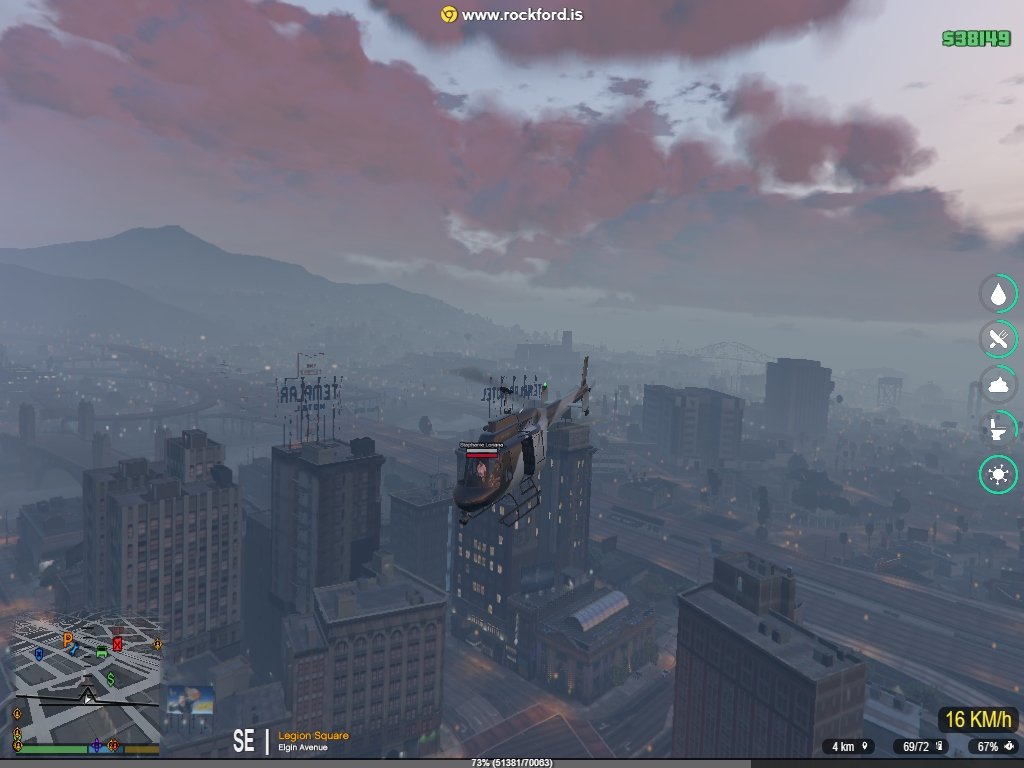Click the virus health status icon
The width and height of the screenshot is (1024, 768).
(998, 476)
